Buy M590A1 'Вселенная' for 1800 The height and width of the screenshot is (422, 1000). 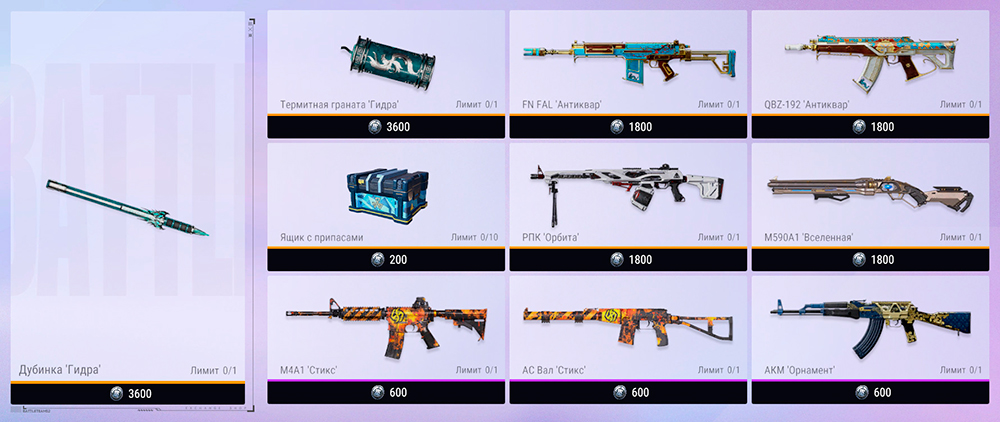(869, 259)
